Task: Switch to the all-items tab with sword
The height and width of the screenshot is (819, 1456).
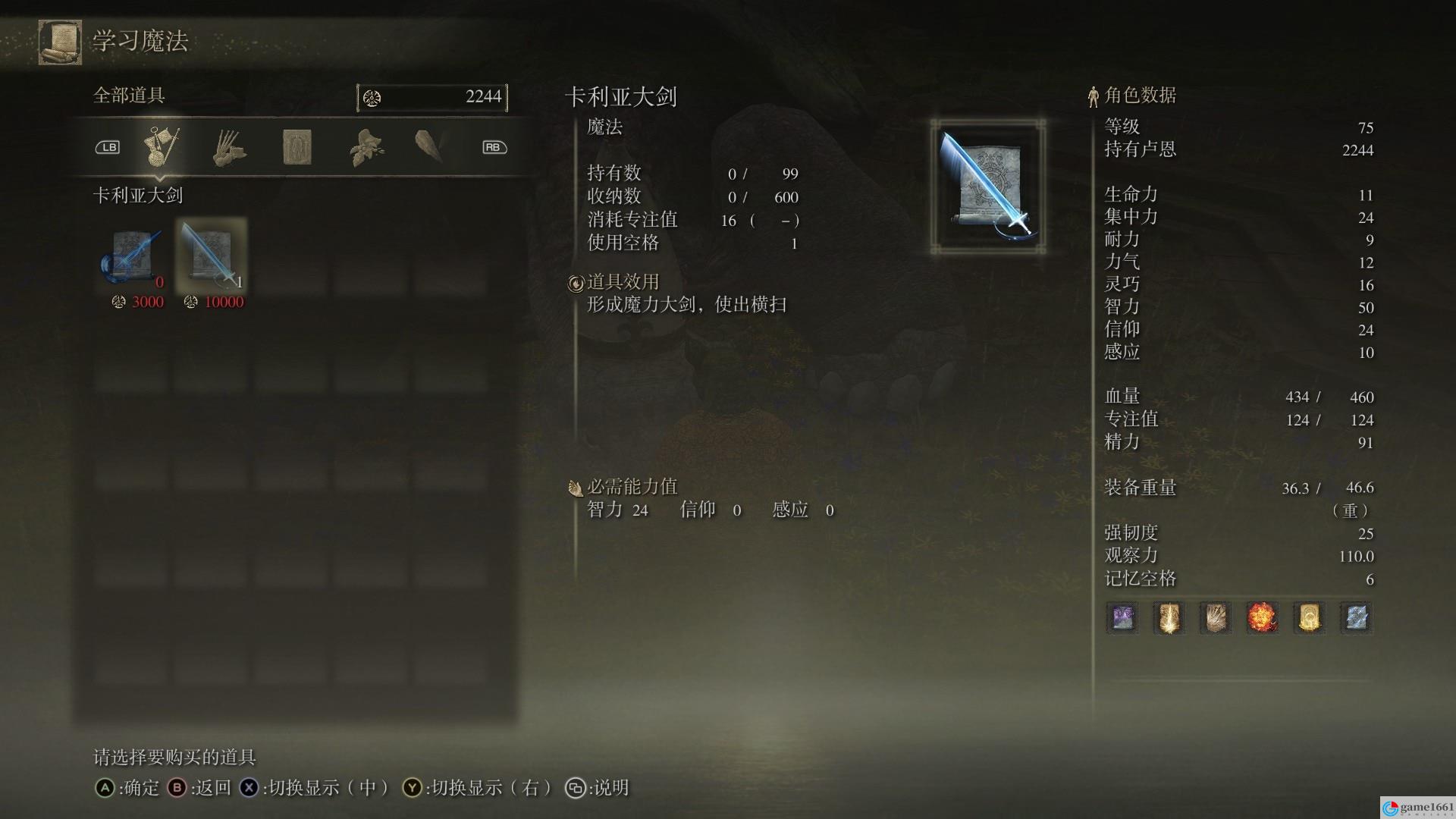Action: click(x=162, y=147)
